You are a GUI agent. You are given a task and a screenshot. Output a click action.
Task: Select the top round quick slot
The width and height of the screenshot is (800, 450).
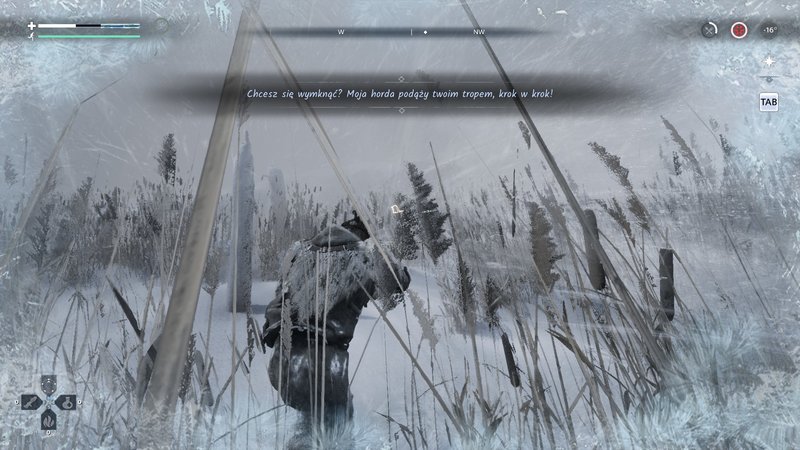tap(49, 385)
